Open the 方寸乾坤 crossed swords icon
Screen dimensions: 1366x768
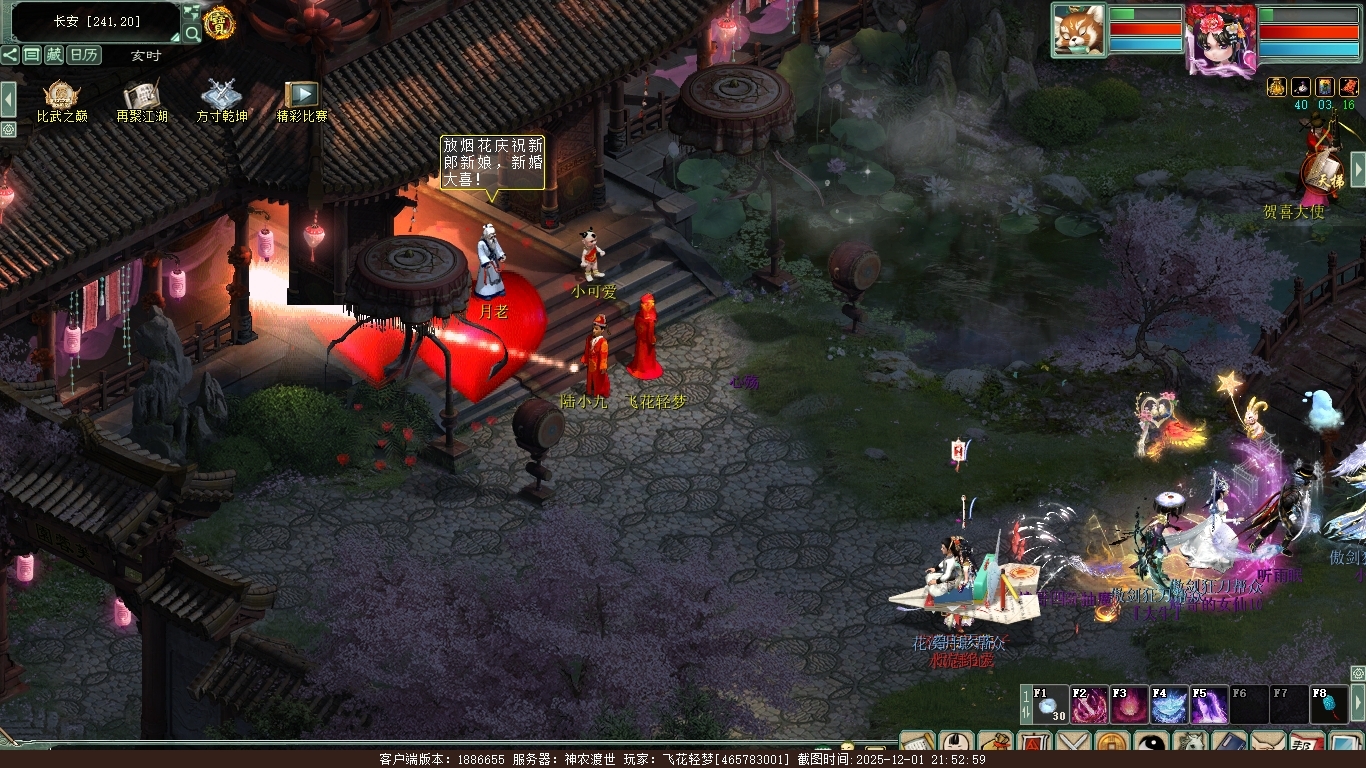click(x=221, y=97)
